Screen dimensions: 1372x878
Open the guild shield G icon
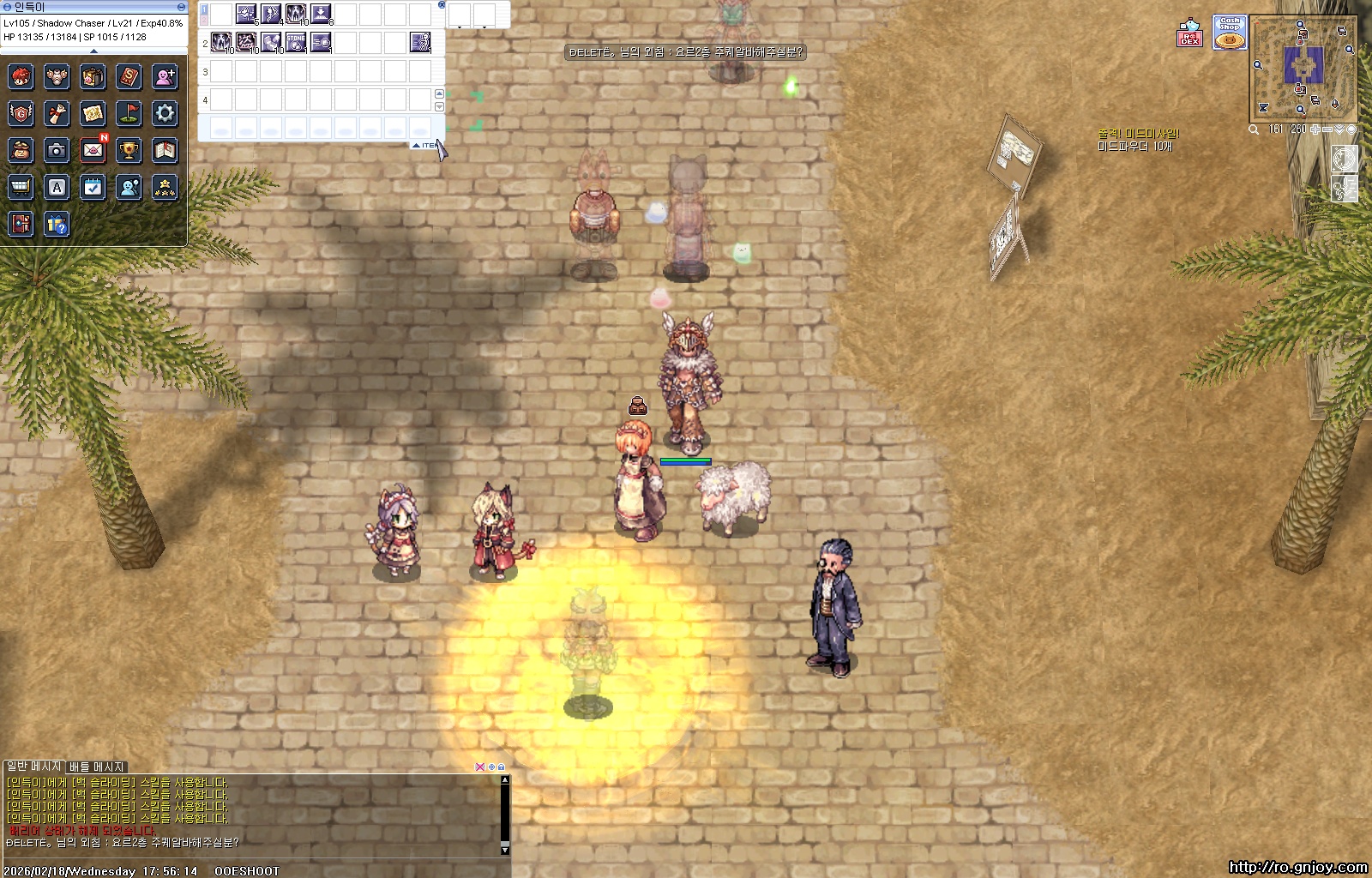click(21, 112)
